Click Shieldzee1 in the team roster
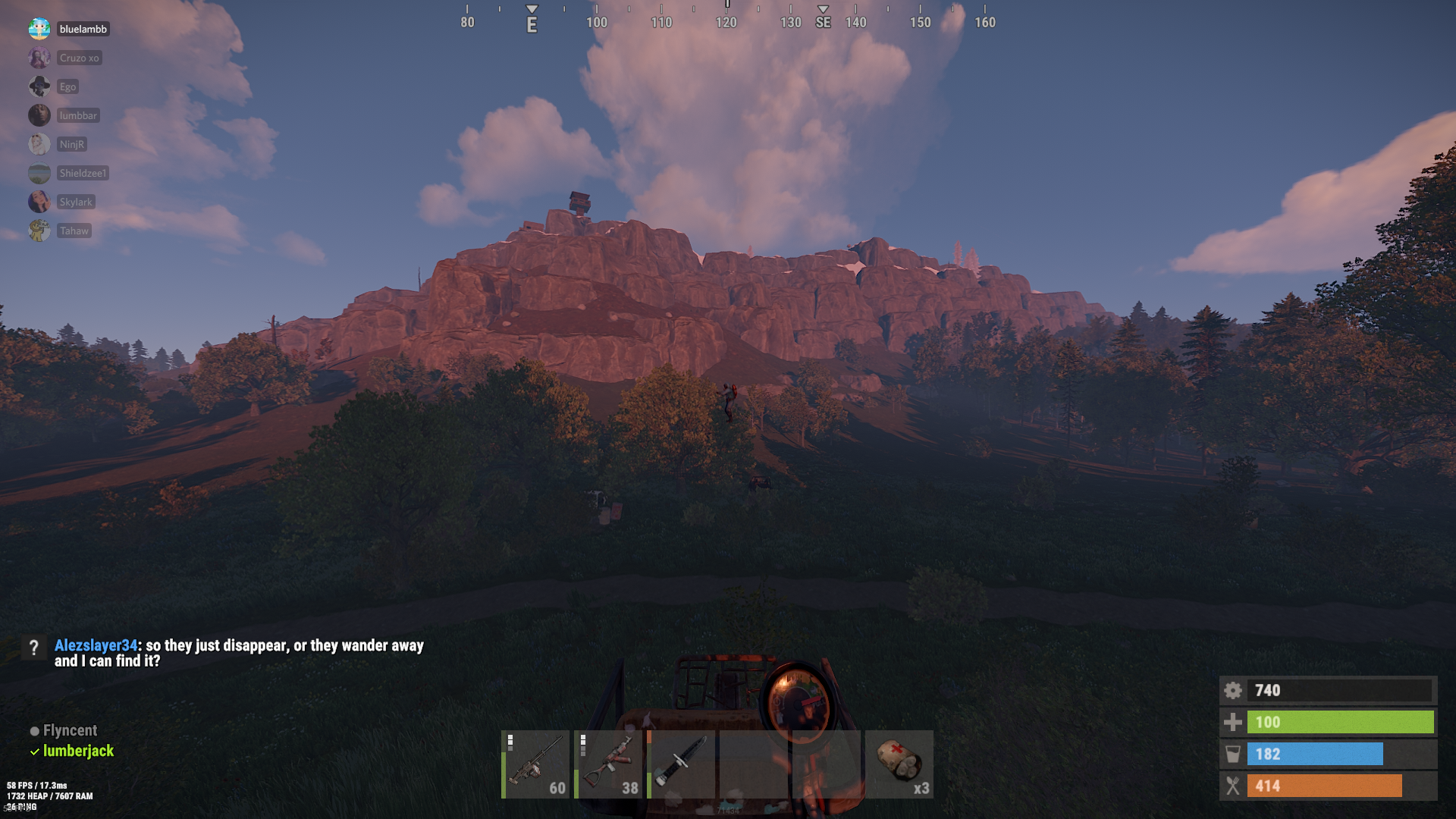 click(83, 173)
